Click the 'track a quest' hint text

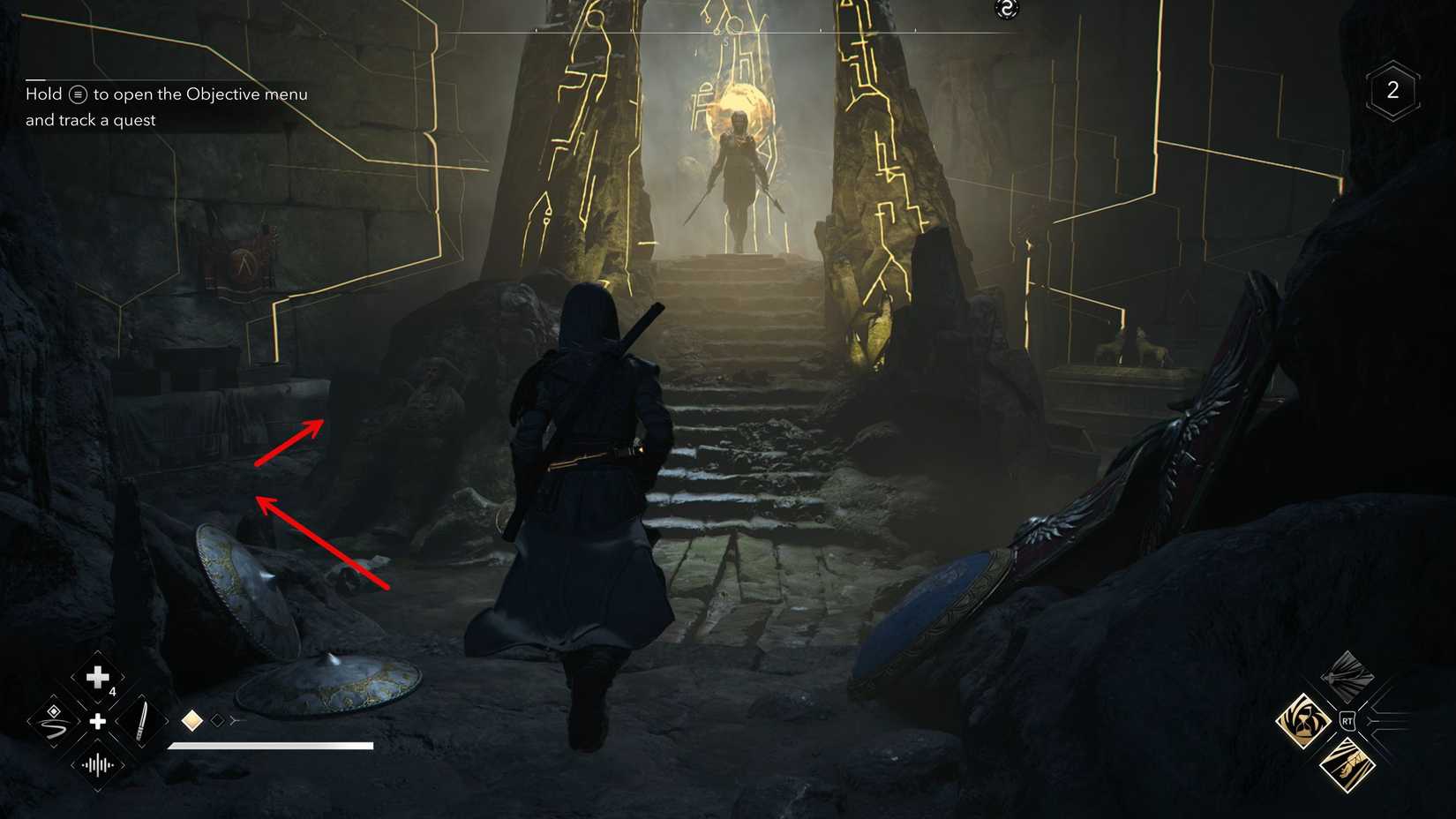[91, 120]
